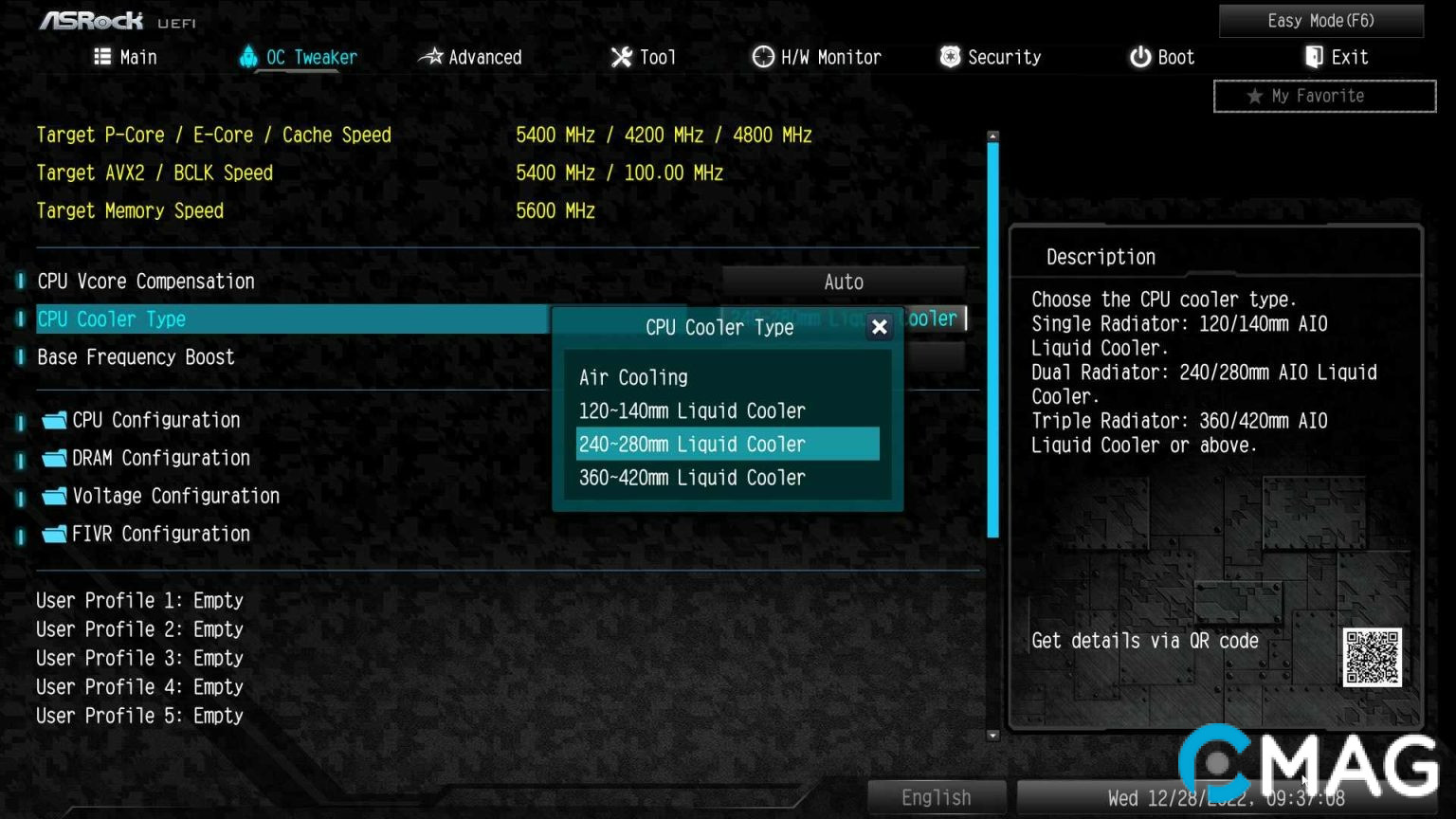
Task: Choose Air Cooling option
Action: point(633,377)
